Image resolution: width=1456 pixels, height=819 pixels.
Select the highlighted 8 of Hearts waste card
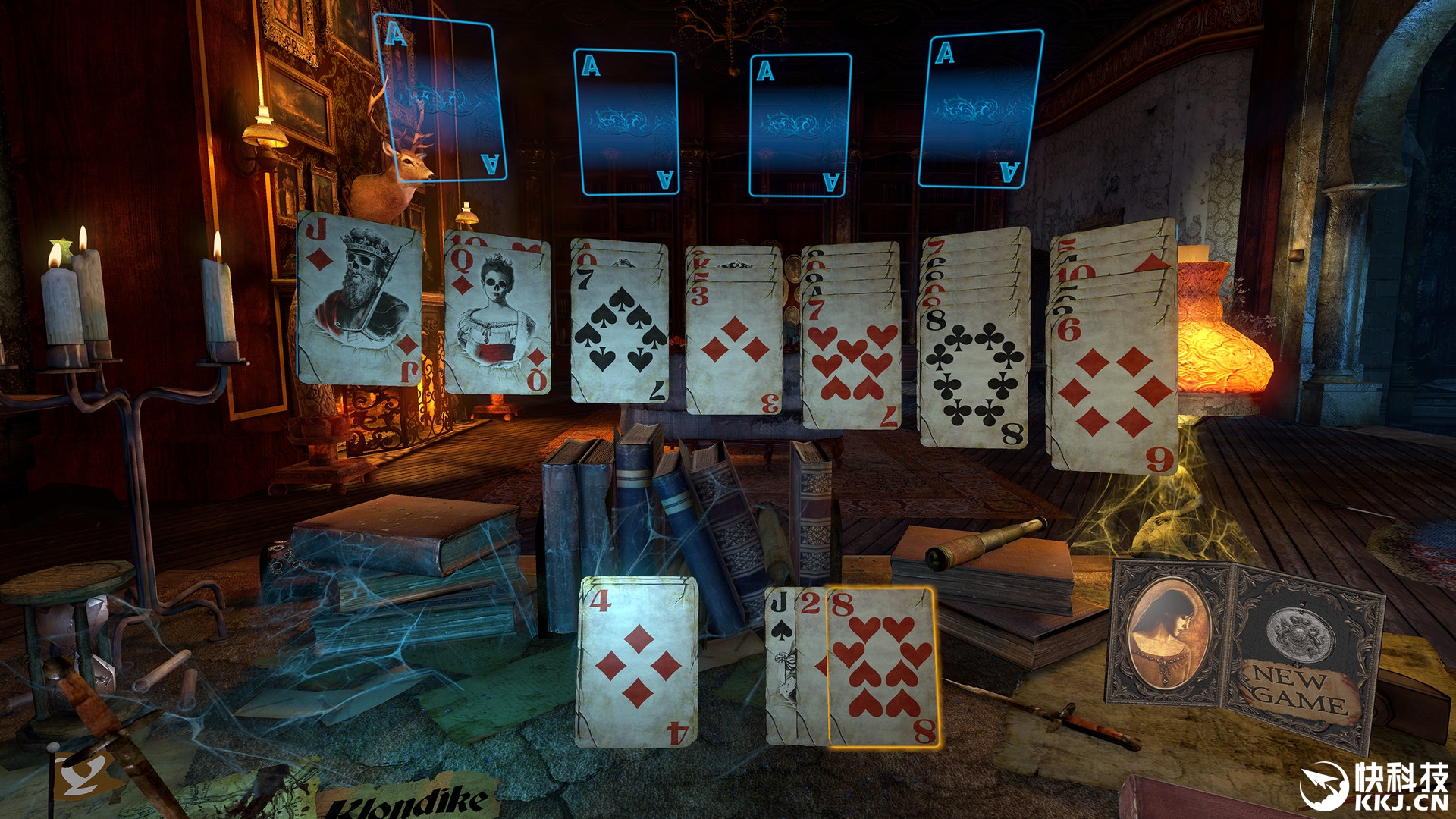883,667
